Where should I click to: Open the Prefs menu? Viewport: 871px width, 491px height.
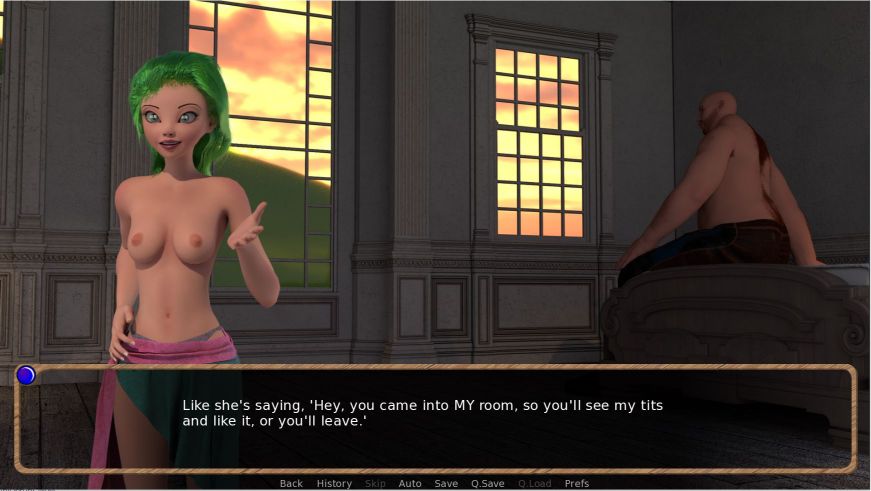tap(577, 484)
